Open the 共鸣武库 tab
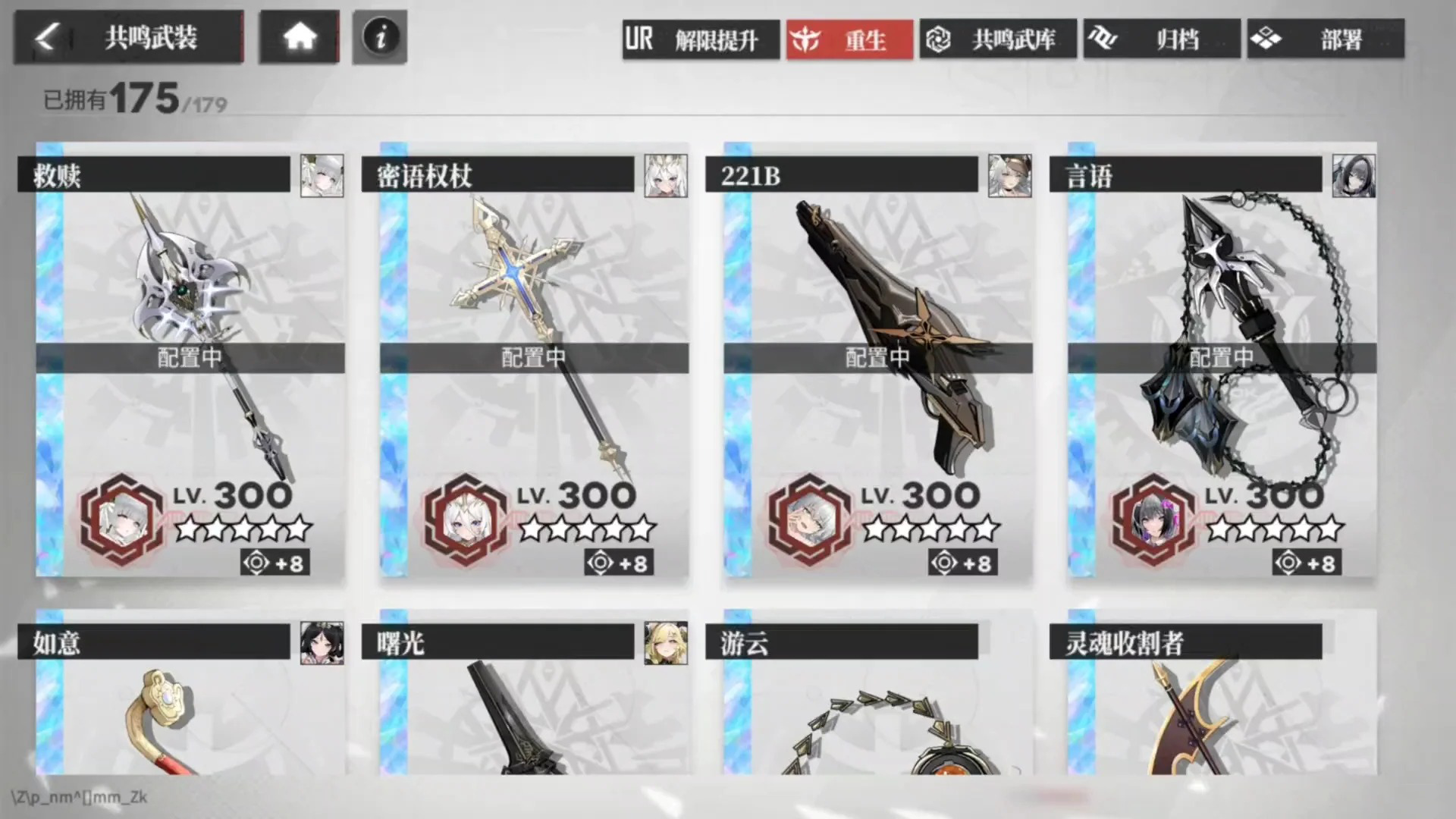This screenshot has height=819, width=1456. tap(1001, 39)
